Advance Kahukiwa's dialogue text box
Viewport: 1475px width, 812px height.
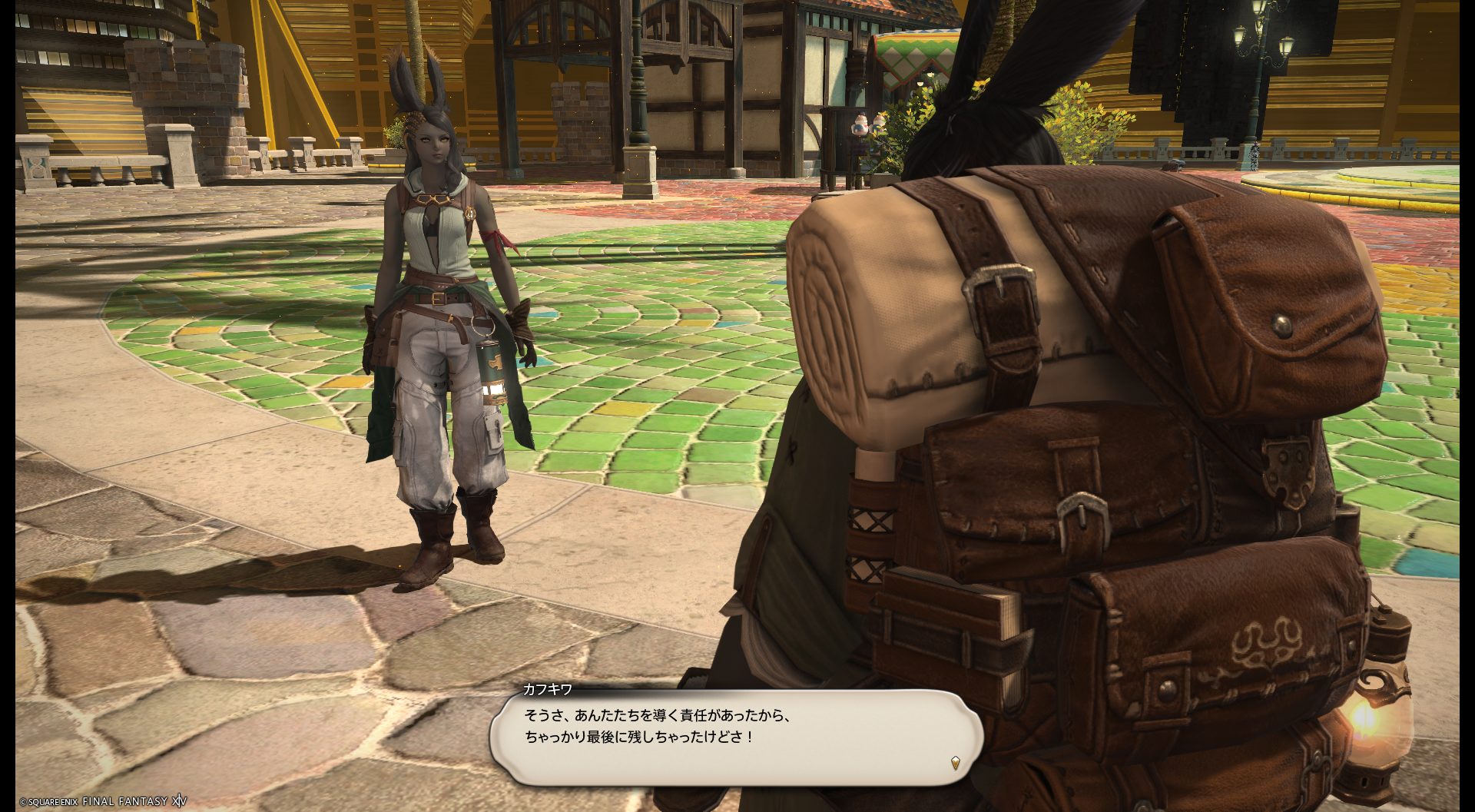point(736,735)
